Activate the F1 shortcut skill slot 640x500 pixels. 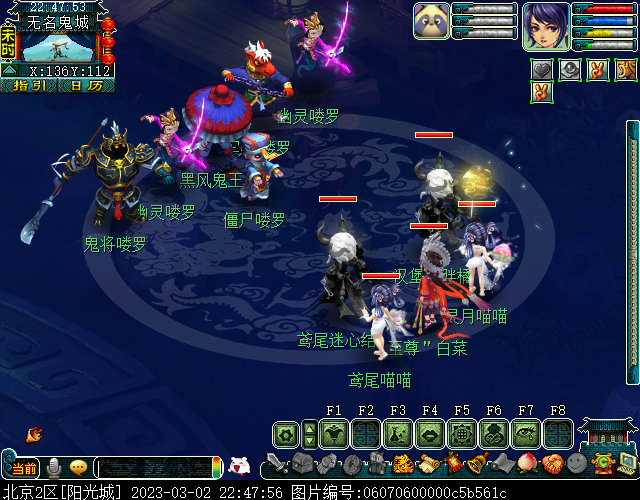334,433
